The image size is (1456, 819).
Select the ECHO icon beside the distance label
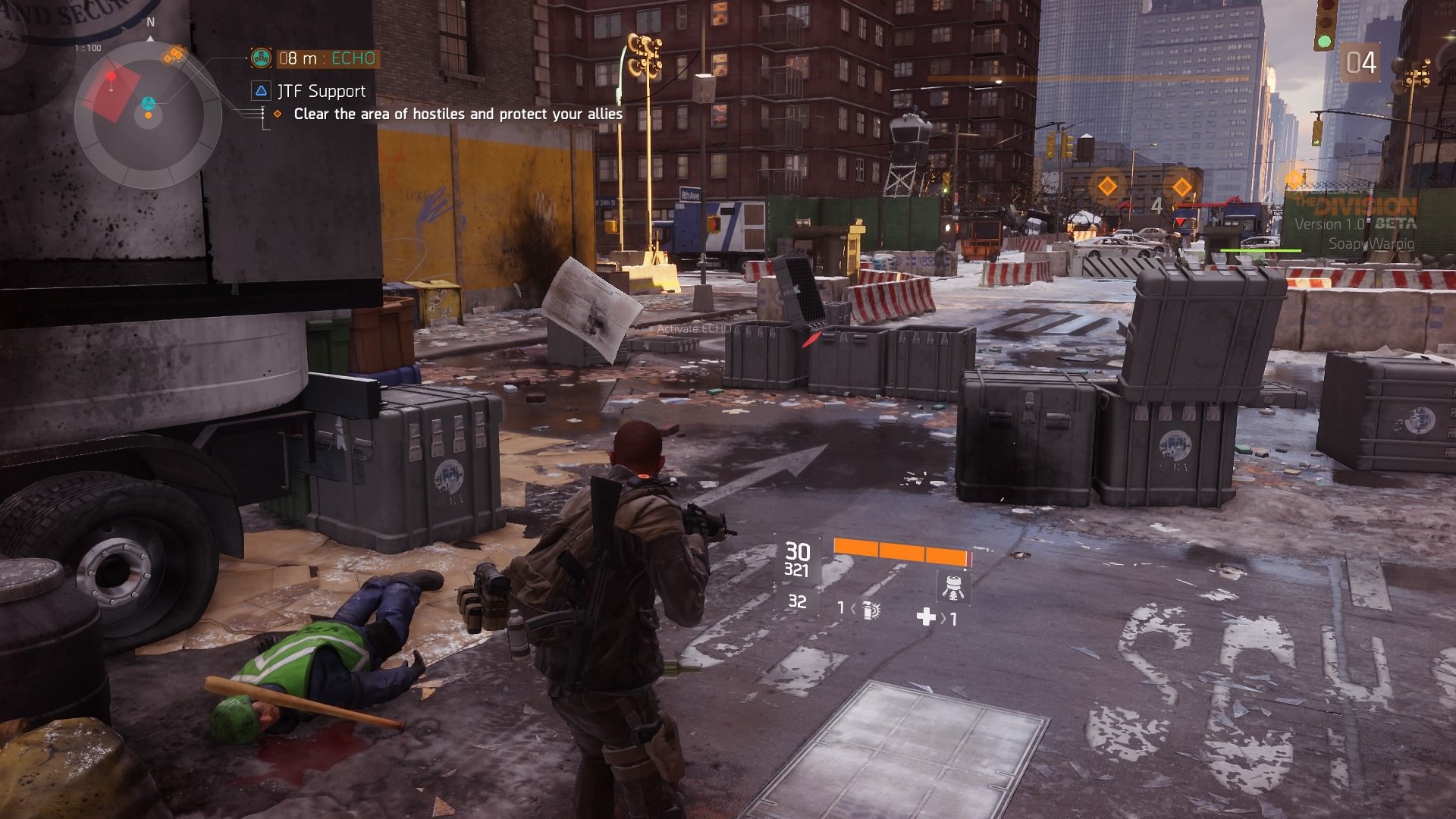click(x=261, y=58)
